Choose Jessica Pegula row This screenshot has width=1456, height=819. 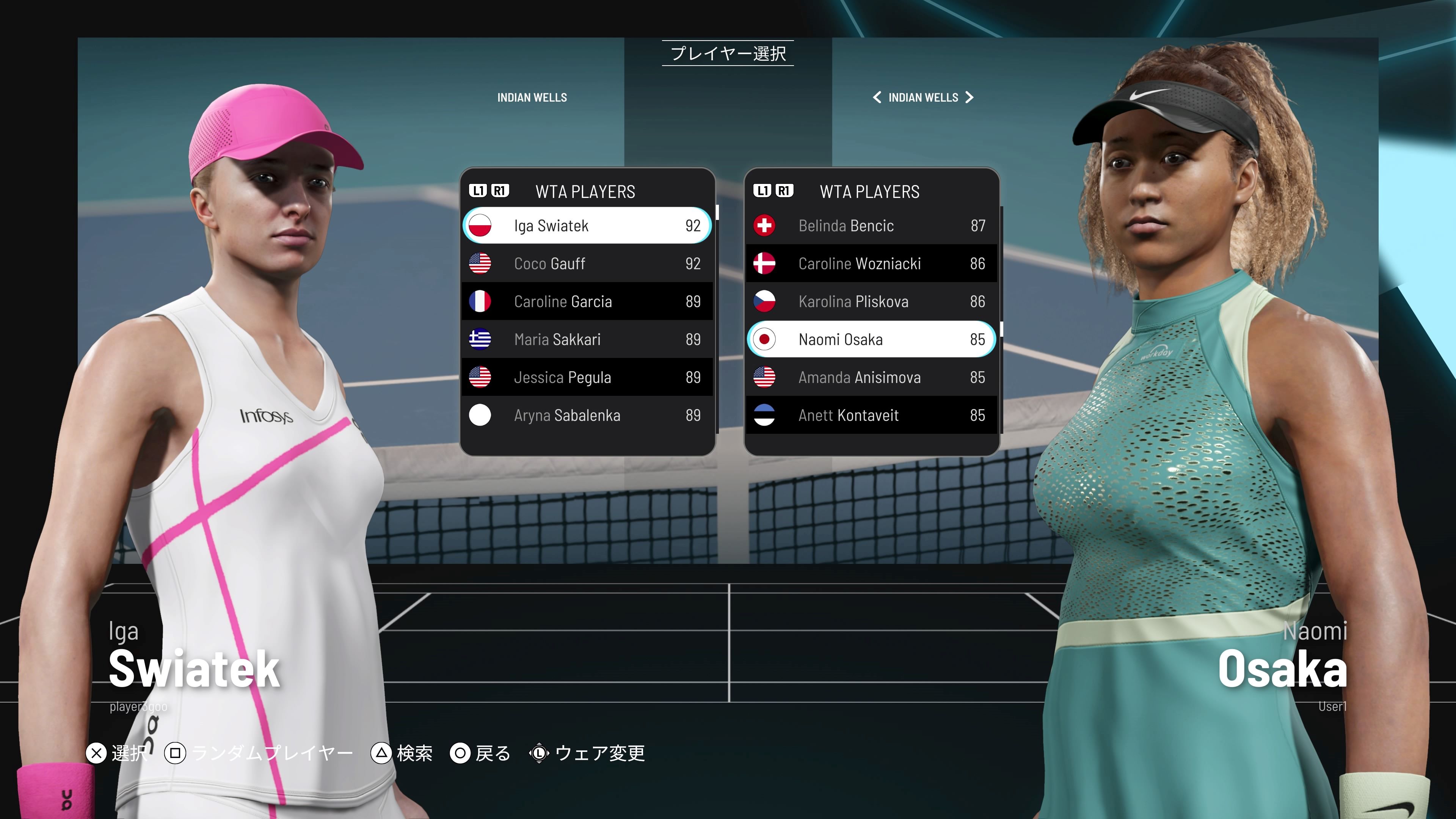click(x=587, y=377)
